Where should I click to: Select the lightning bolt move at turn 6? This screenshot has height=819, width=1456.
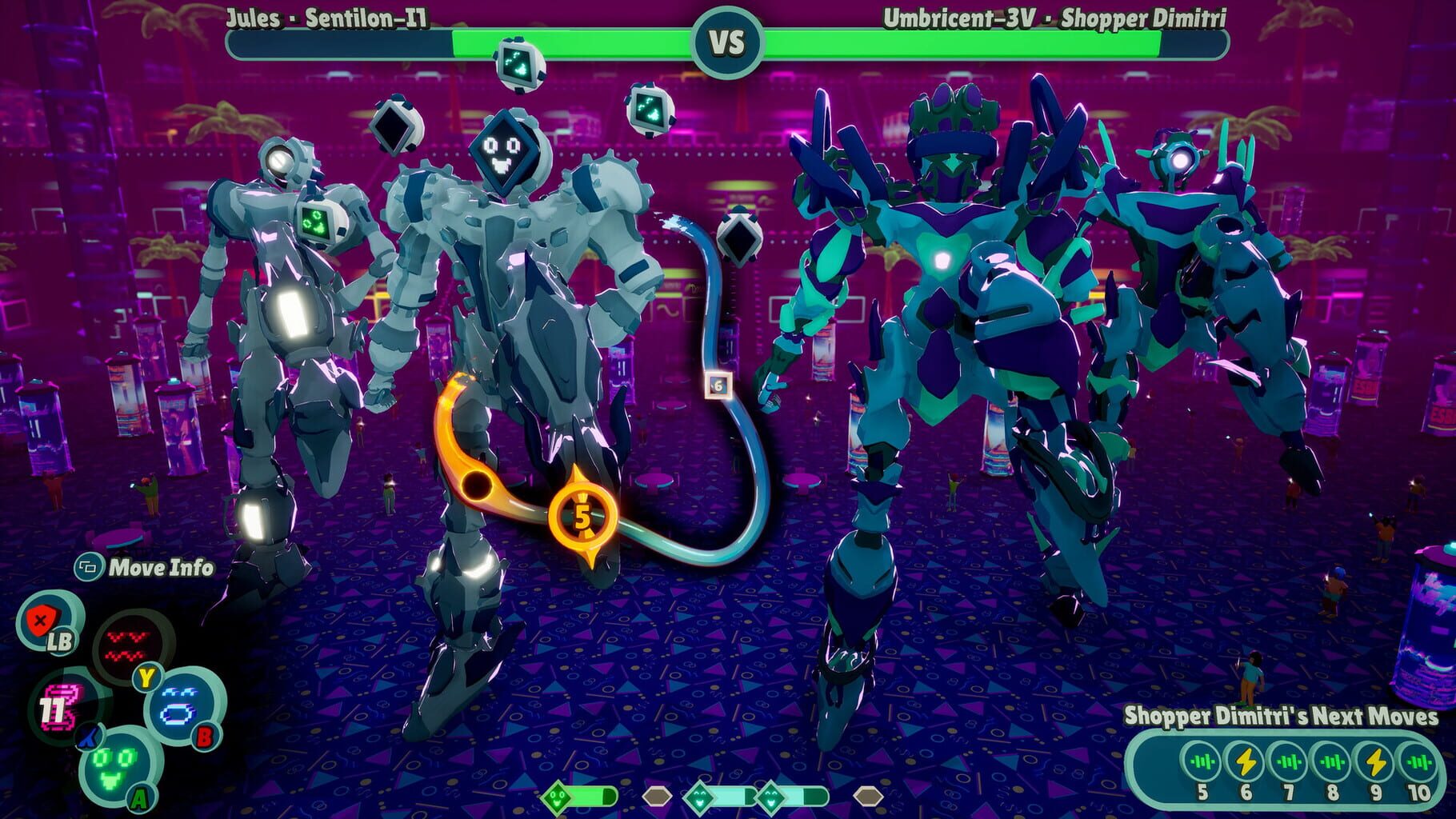(x=1246, y=761)
